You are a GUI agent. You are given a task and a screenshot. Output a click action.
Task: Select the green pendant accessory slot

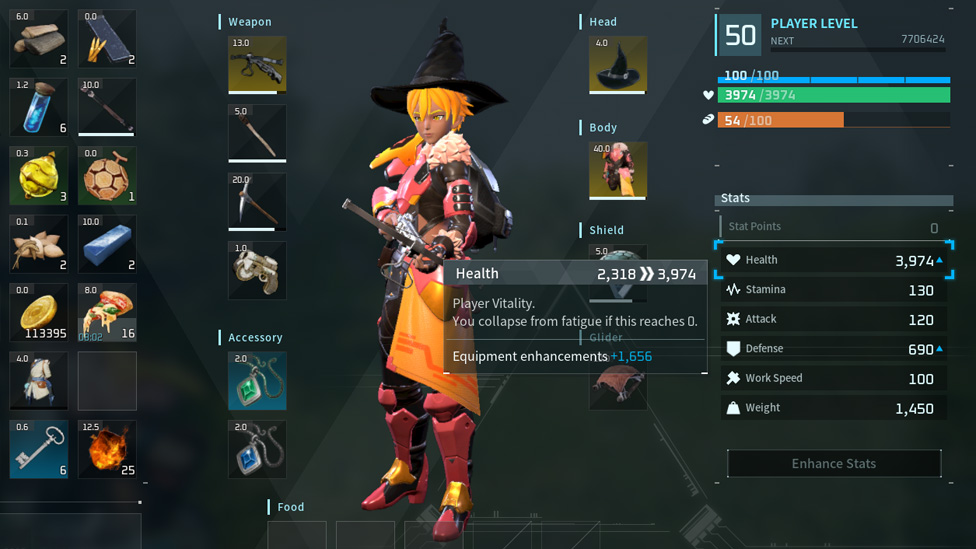(257, 380)
